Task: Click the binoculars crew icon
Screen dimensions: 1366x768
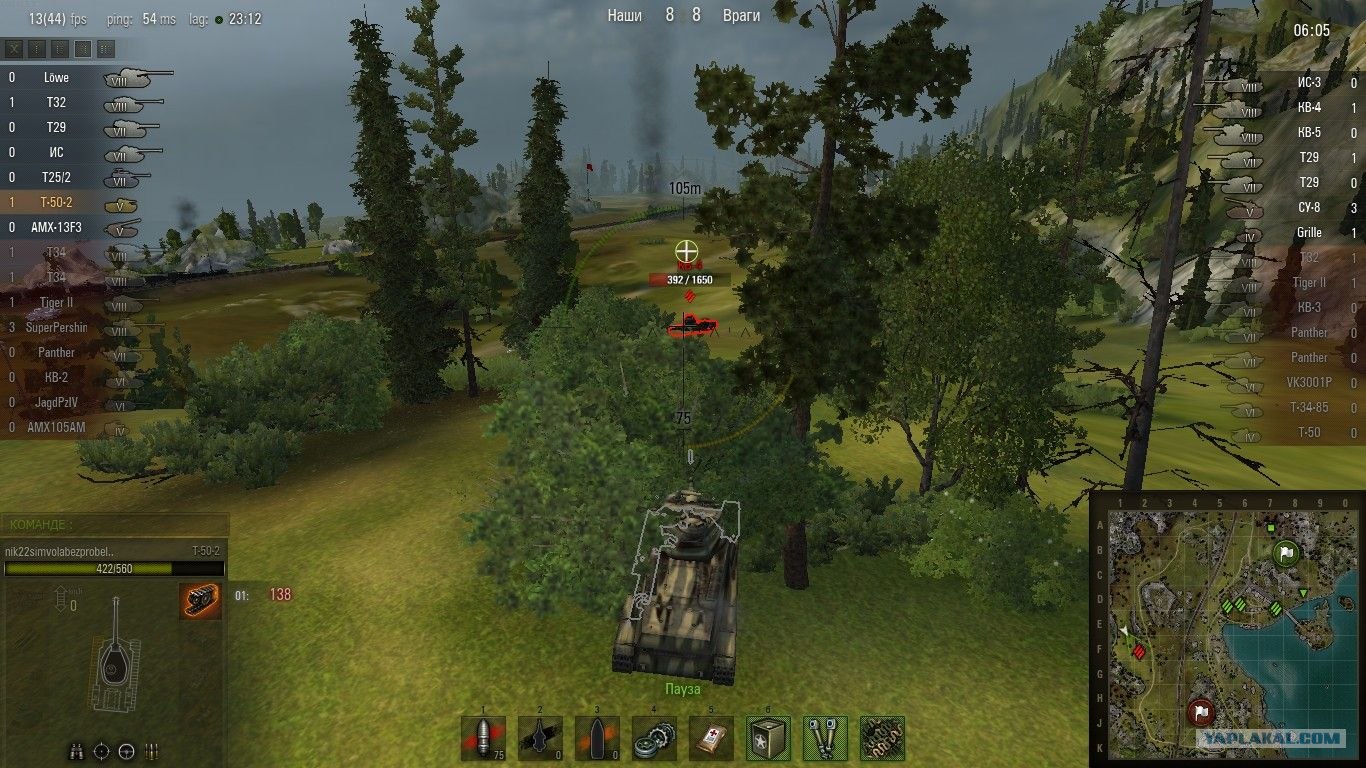Action: click(78, 750)
